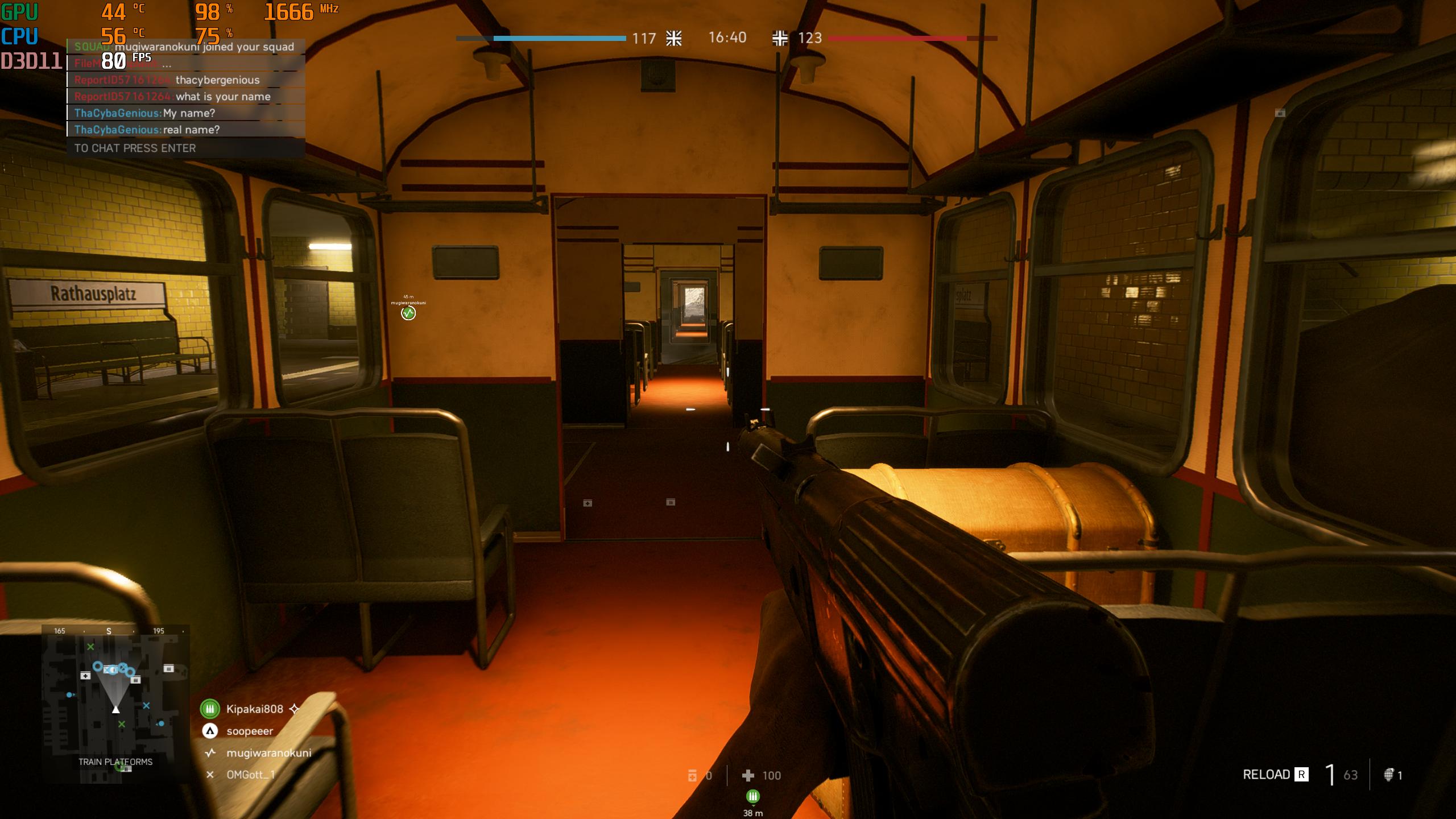Select squad member mugiwaranokuni in squad list
Screen dimensions: 1456x819
(268, 753)
